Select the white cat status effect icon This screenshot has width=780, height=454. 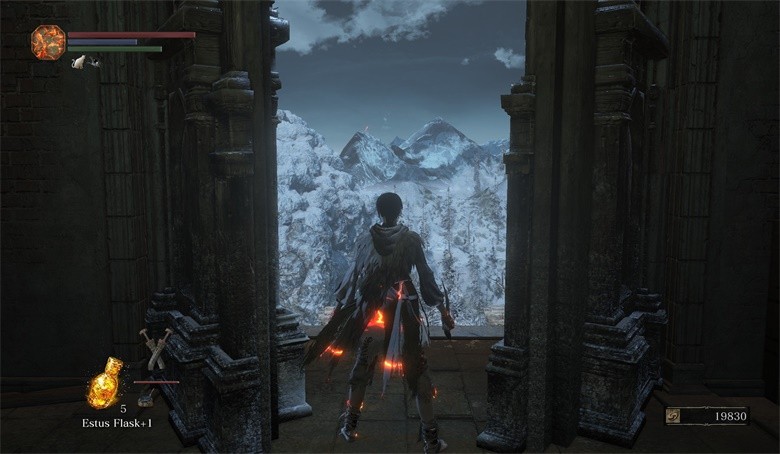pos(80,62)
